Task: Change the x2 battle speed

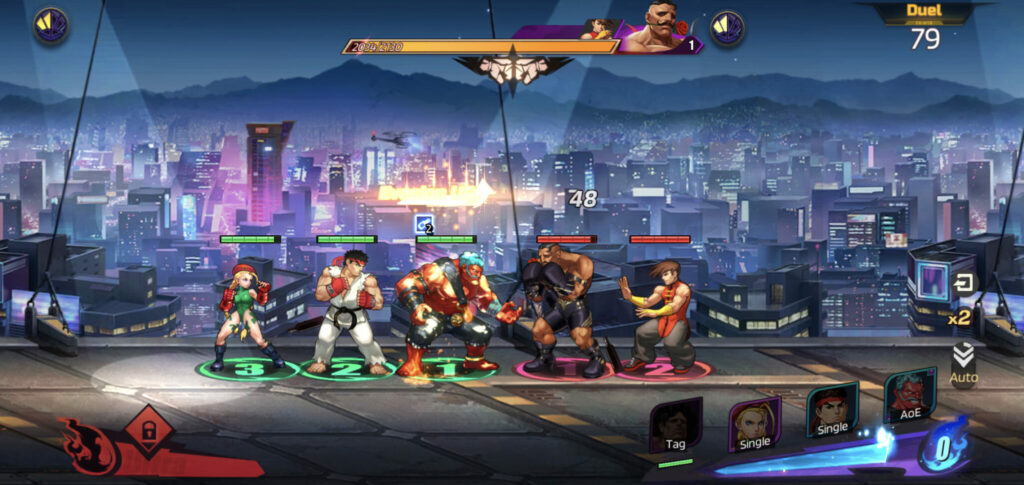Action: pyautogui.click(x=960, y=318)
